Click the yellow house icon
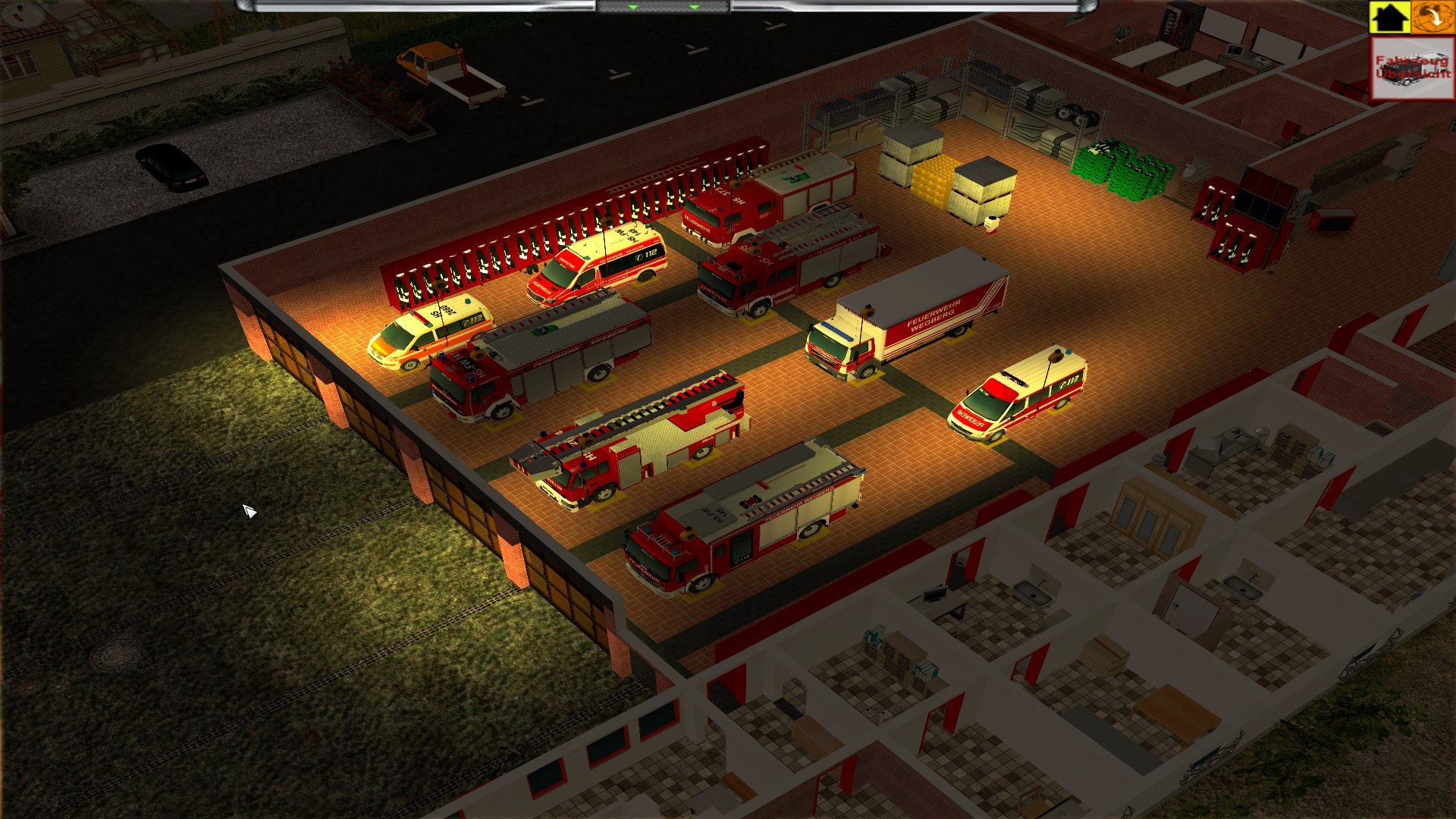Viewport: 1456px width, 819px height. (x=1389, y=17)
